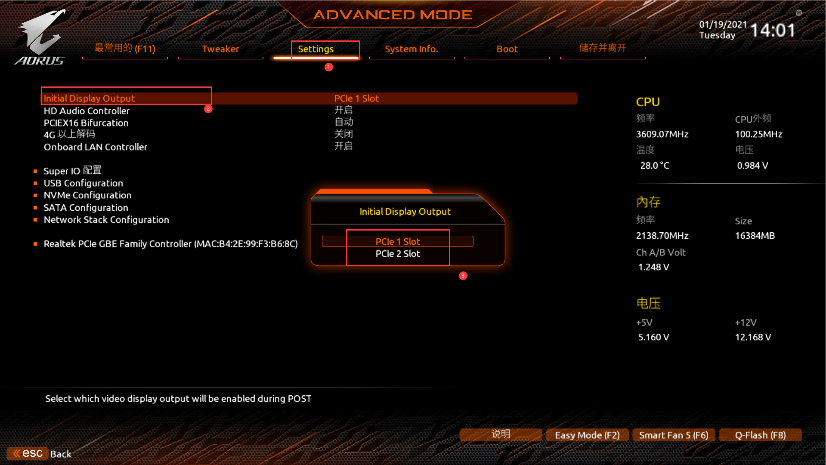Open the Network Stack Configuration submenu
Viewport: 826px width, 465px height.
tap(106, 220)
